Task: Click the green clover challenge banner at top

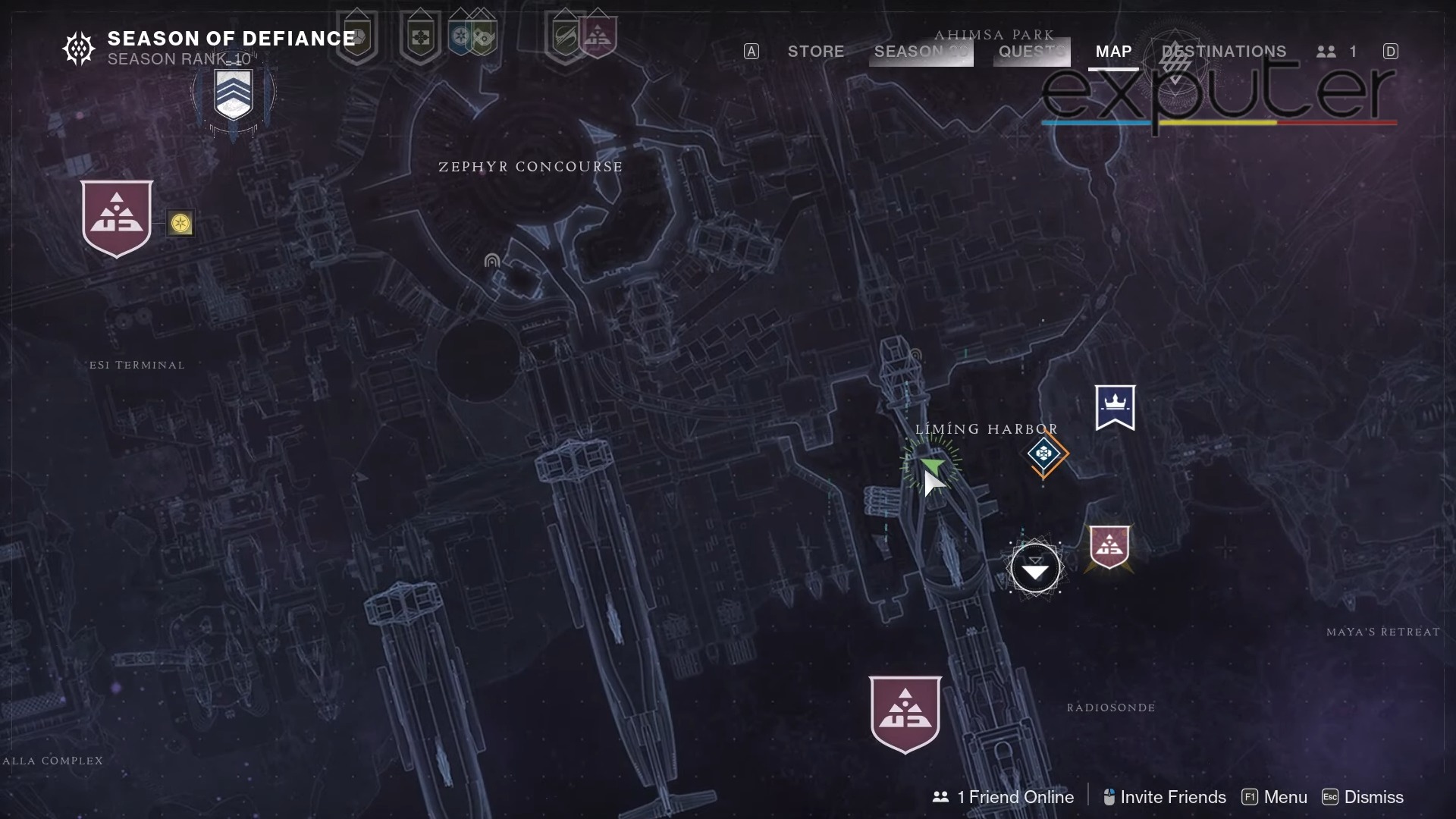Action: 421,36
